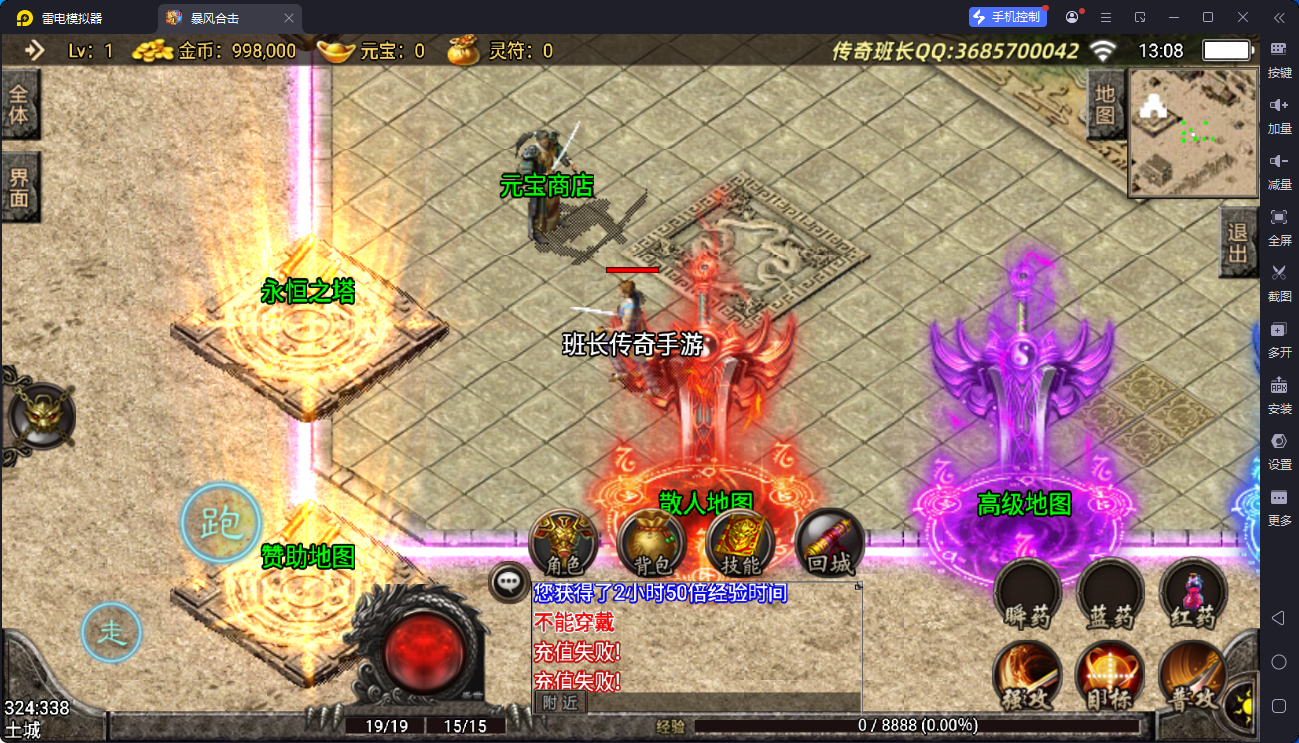Use the 红药 red potion
Viewport: 1299px width, 743px height.
coord(1193,593)
